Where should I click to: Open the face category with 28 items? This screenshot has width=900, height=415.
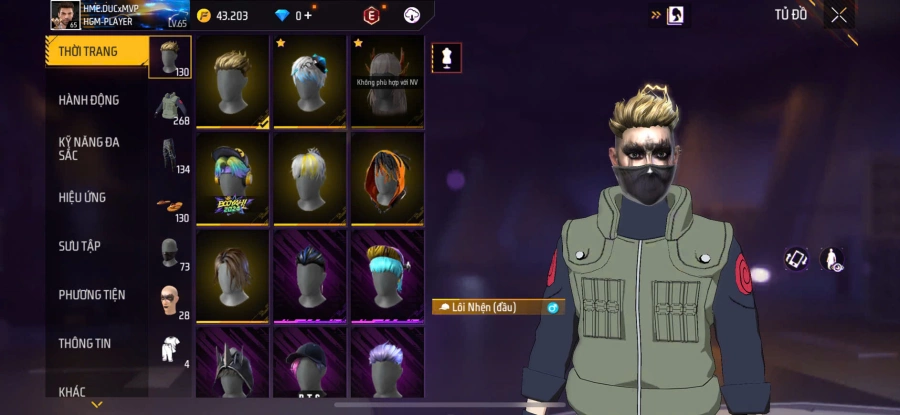click(x=170, y=299)
